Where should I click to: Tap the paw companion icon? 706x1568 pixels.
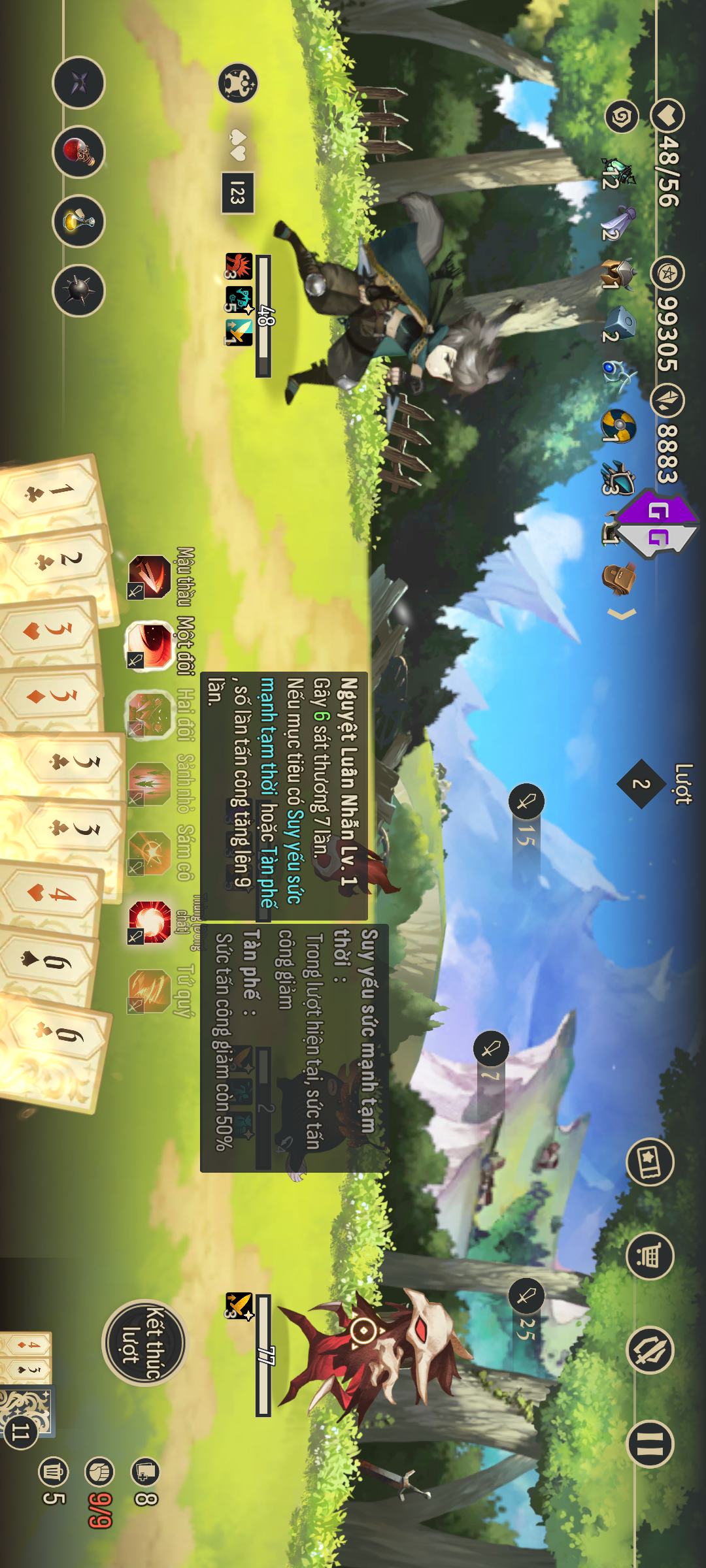(x=238, y=84)
